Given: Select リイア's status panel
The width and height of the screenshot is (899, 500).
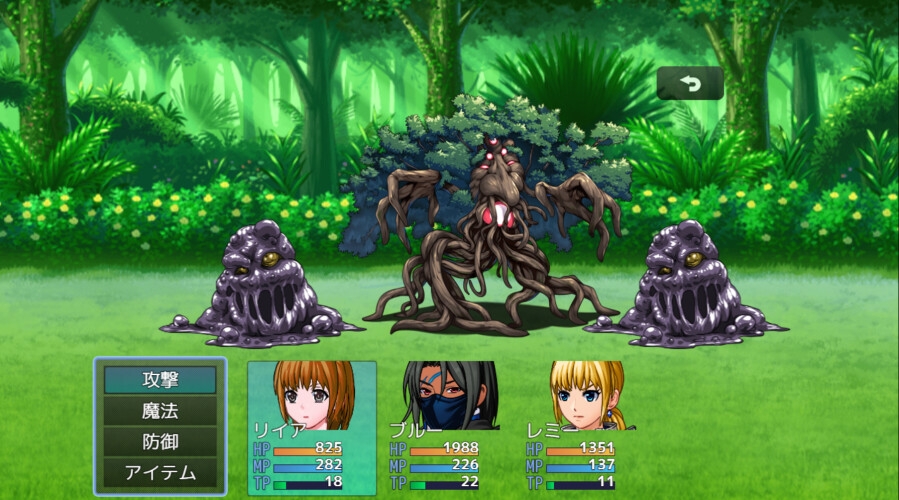Looking at the screenshot, I should coord(312,428).
